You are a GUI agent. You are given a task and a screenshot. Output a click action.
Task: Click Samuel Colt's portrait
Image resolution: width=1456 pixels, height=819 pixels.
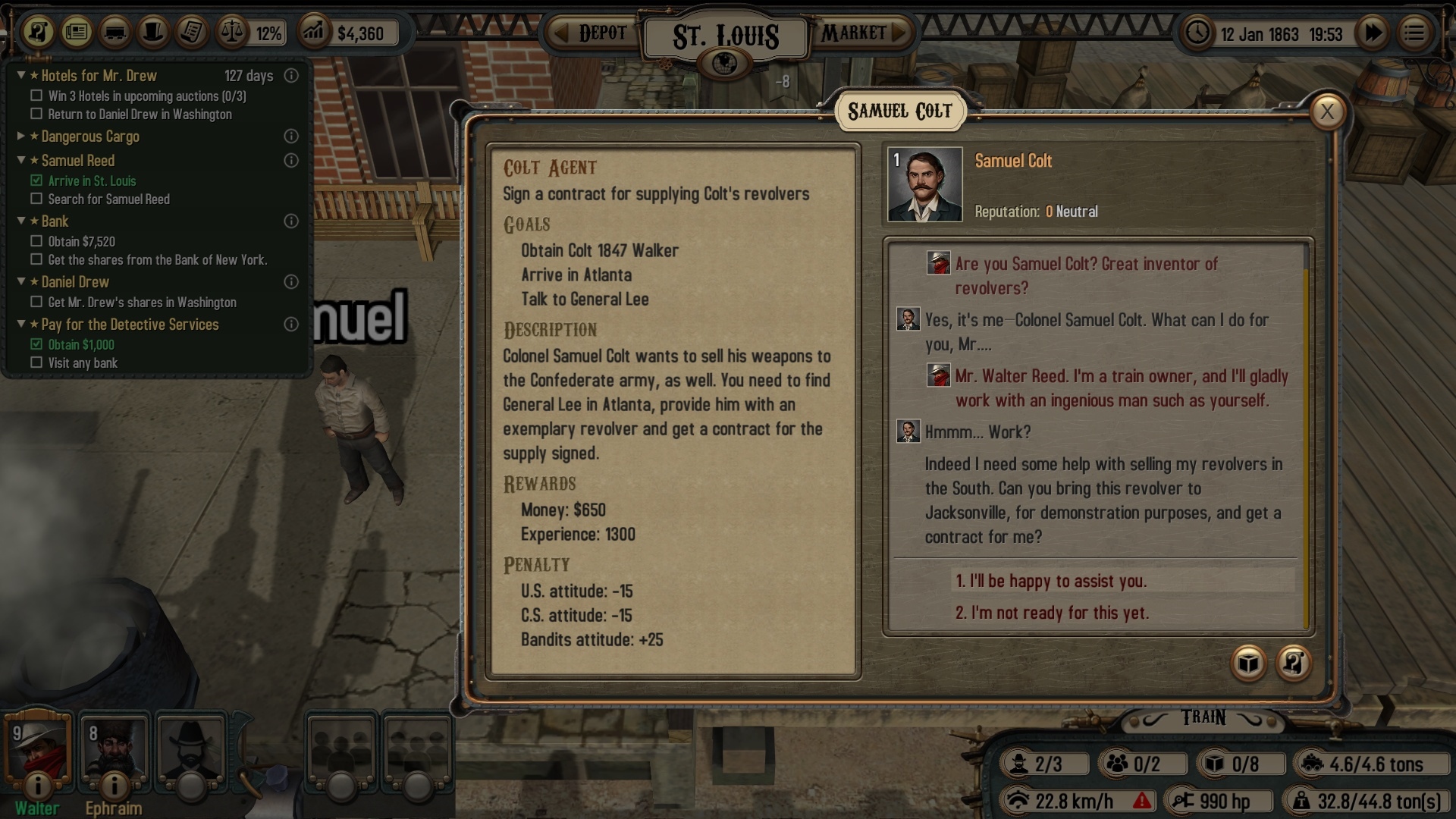[x=924, y=184]
